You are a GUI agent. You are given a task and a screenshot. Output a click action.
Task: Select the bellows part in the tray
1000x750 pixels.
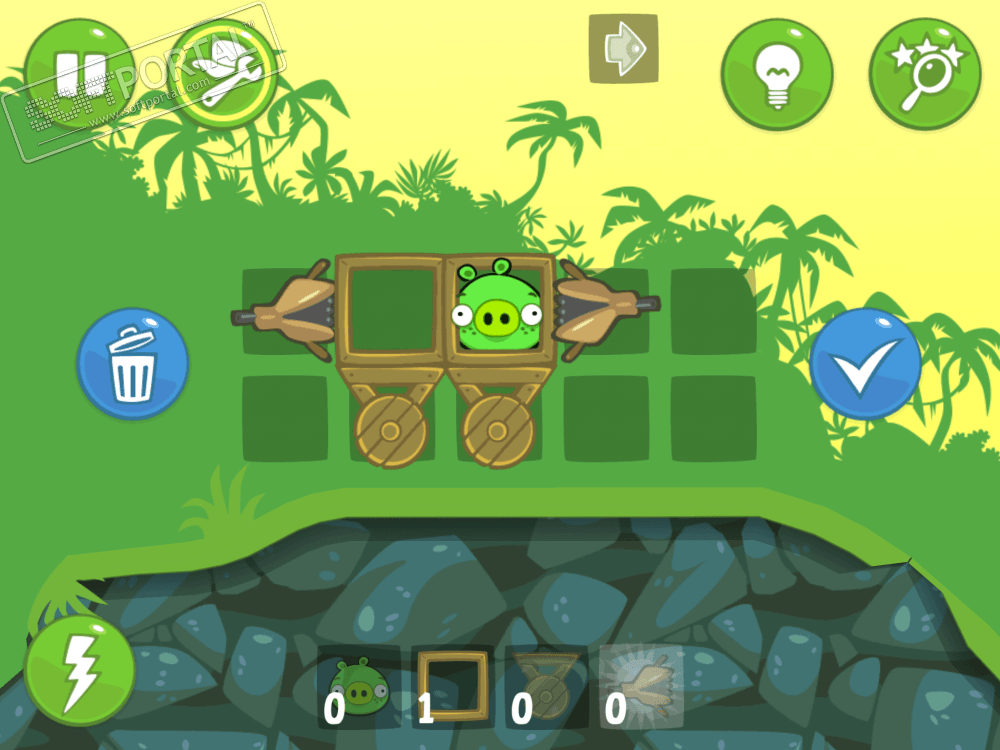(641, 687)
